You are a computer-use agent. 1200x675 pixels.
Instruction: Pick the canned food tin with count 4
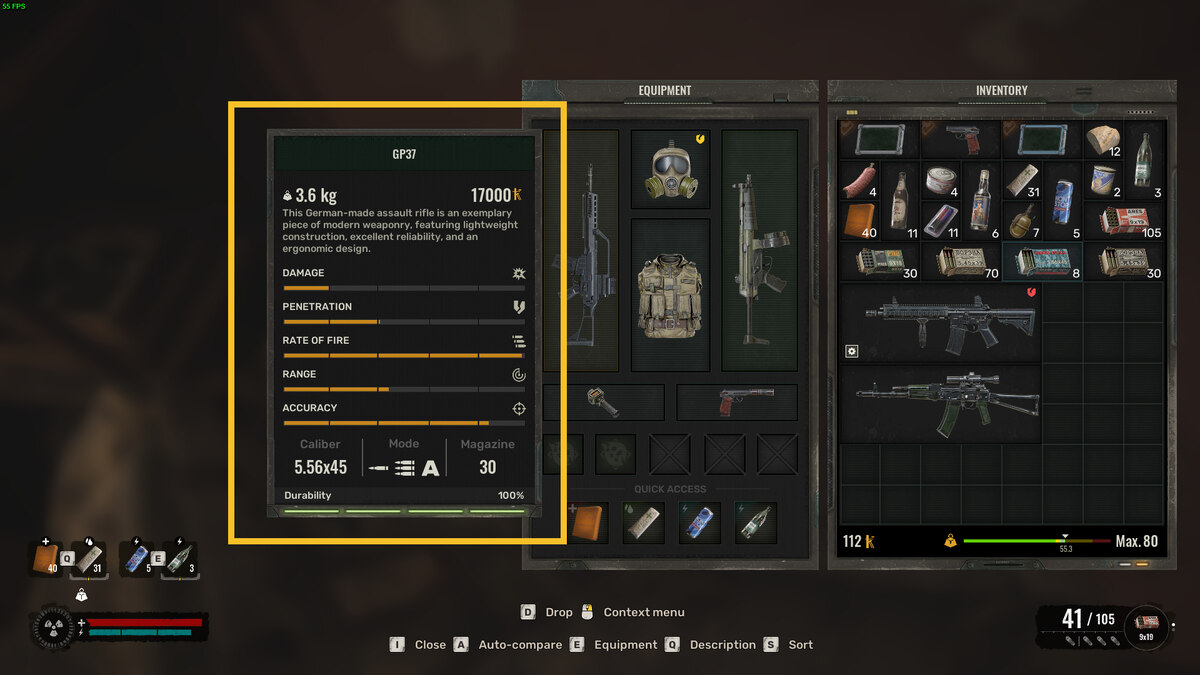pyautogui.click(x=941, y=181)
